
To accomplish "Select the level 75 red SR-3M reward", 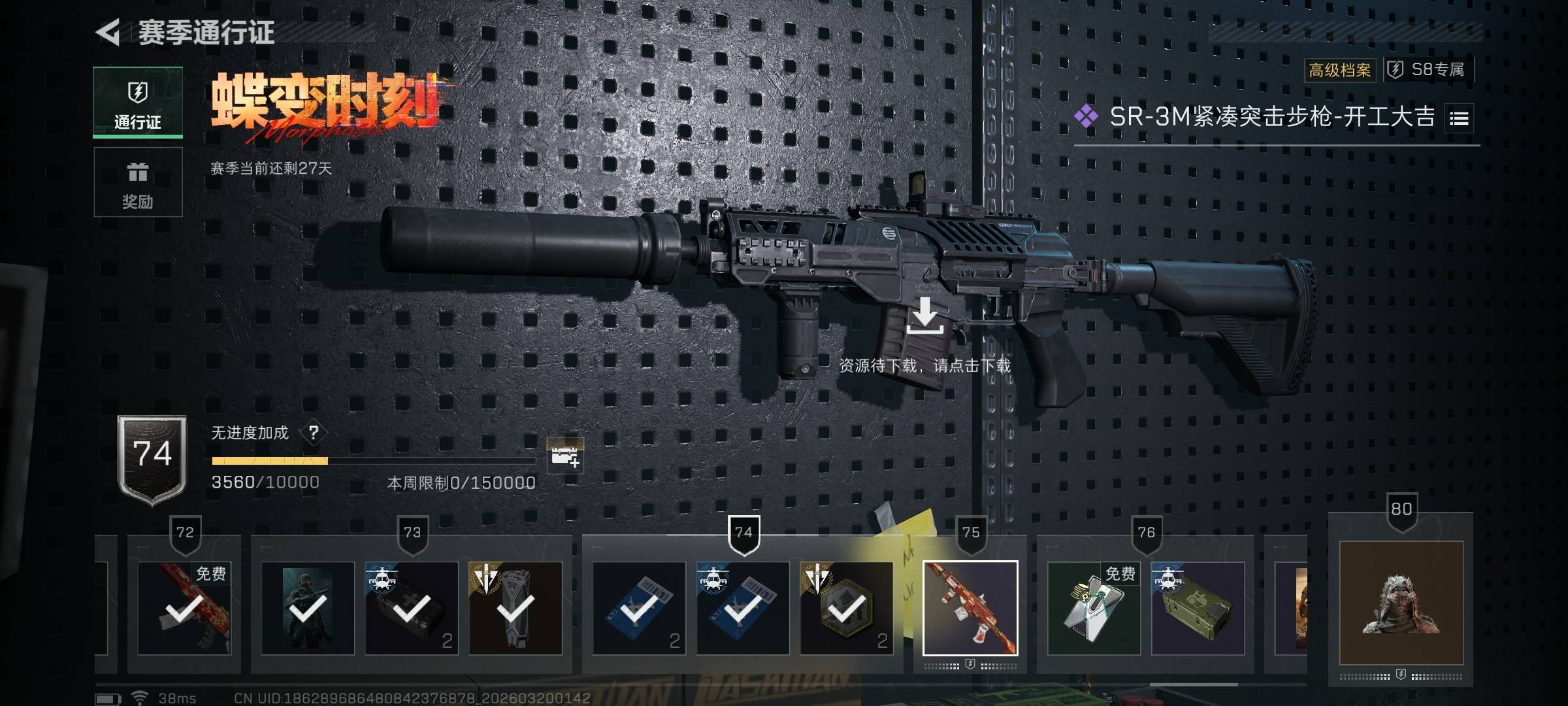I will click(970, 608).
